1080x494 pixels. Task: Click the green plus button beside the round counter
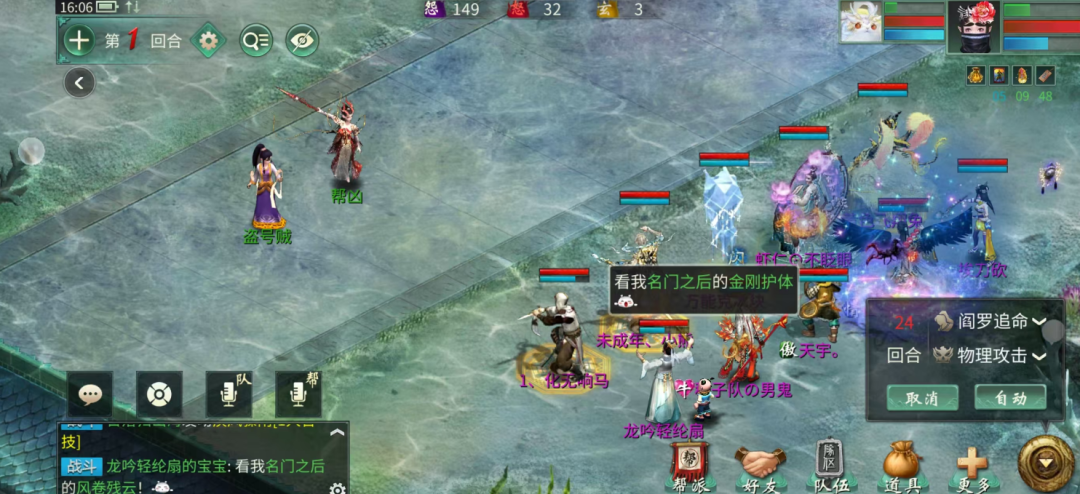[x=78, y=41]
